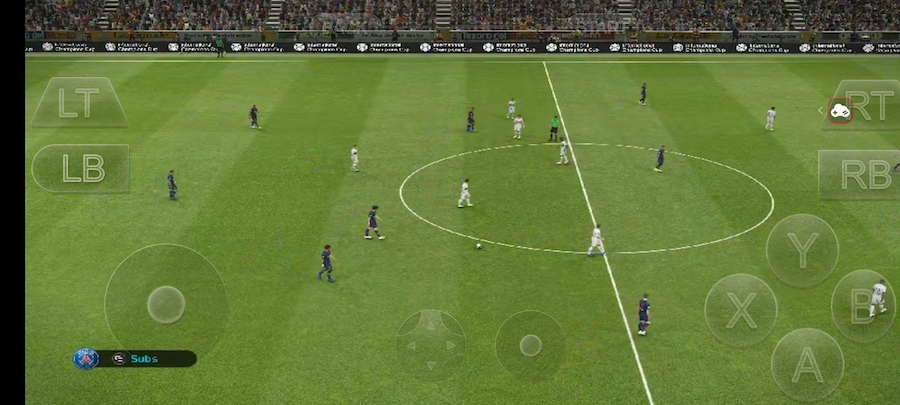Tap the RB virtual shoulder button
Screen dimensions: 900x405
tap(860, 174)
